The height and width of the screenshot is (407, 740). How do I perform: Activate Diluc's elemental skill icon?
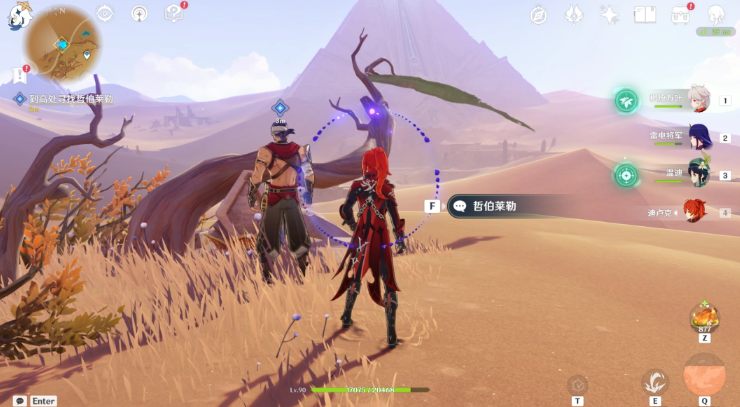[x=654, y=381]
